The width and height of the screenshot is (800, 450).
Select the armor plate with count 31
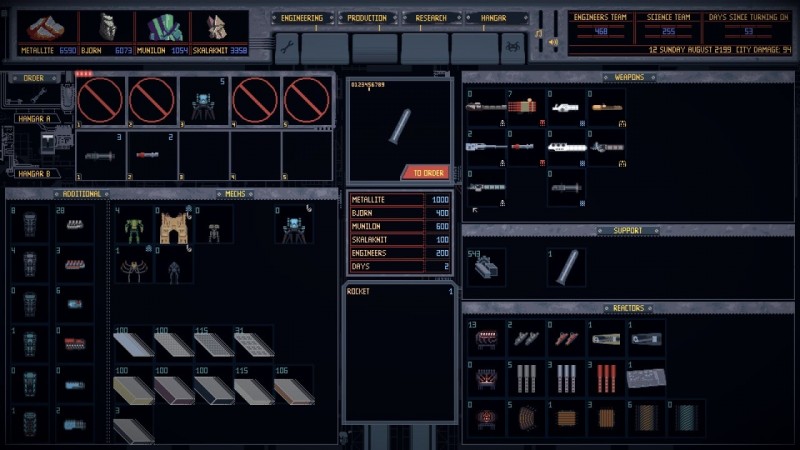coord(253,344)
